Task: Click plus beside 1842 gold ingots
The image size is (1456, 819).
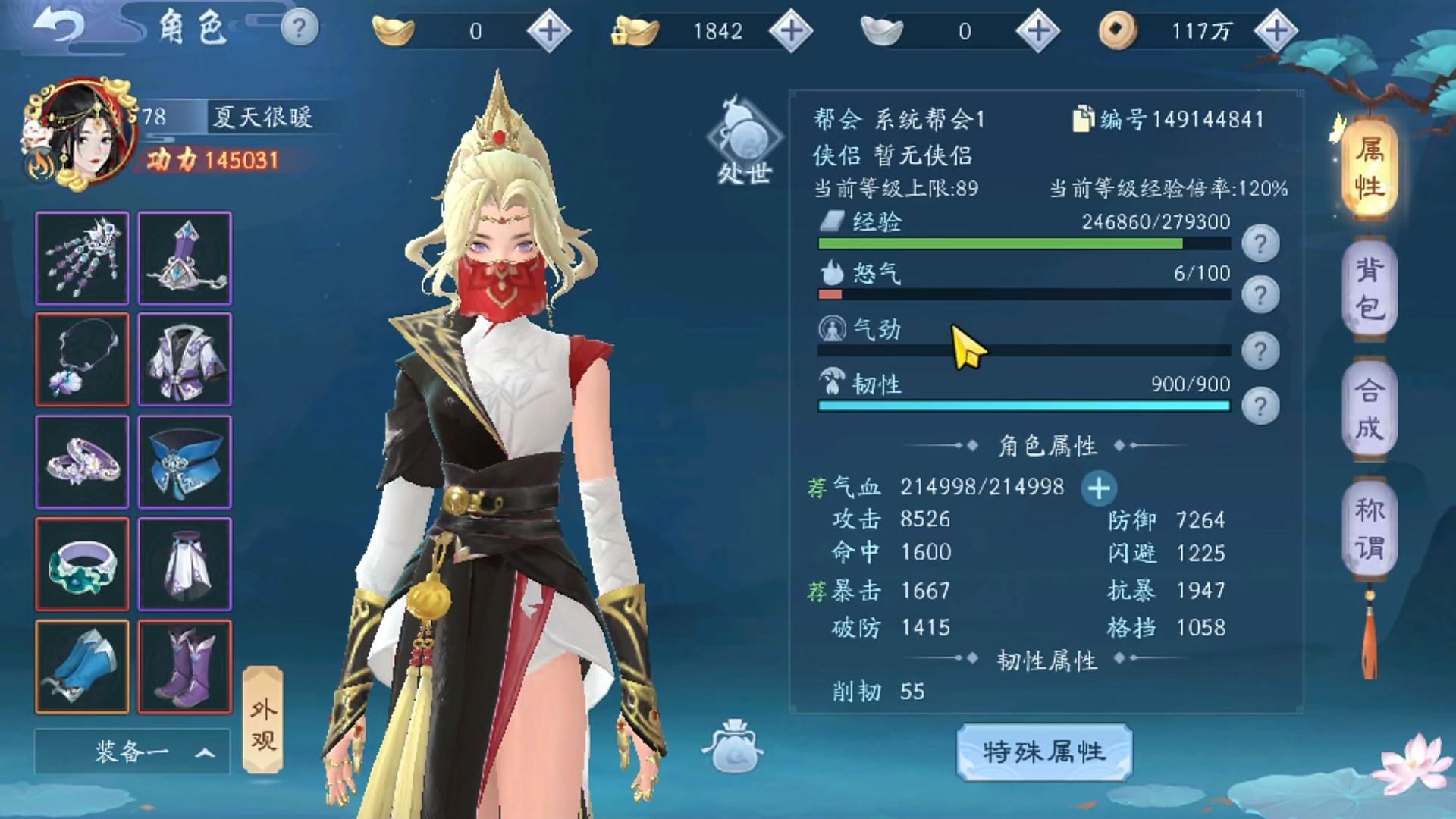Action: point(792,30)
